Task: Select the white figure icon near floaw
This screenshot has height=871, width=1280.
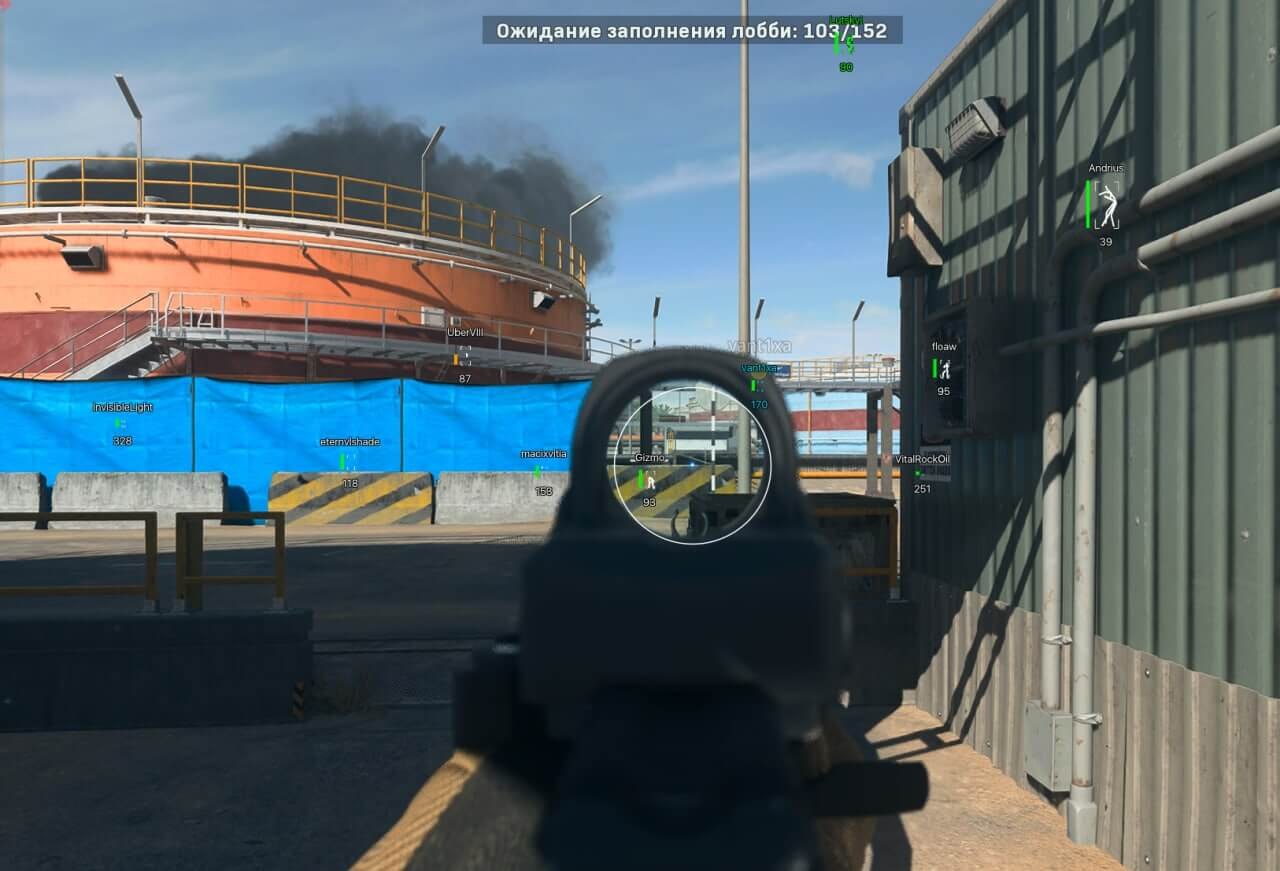Action: [946, 367]
